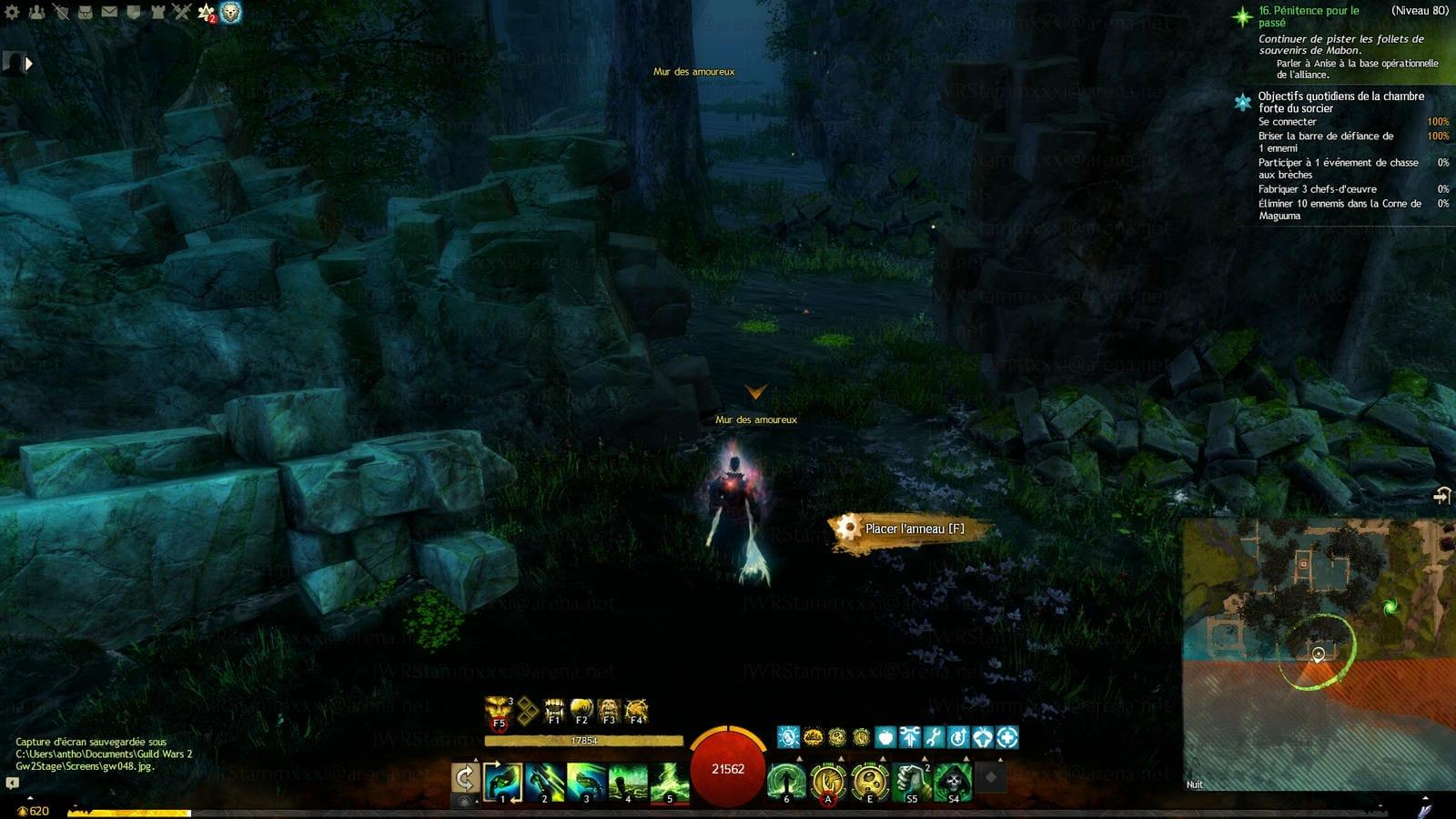
Task: Activate weapon skill 1
Action: pos(502,782)
